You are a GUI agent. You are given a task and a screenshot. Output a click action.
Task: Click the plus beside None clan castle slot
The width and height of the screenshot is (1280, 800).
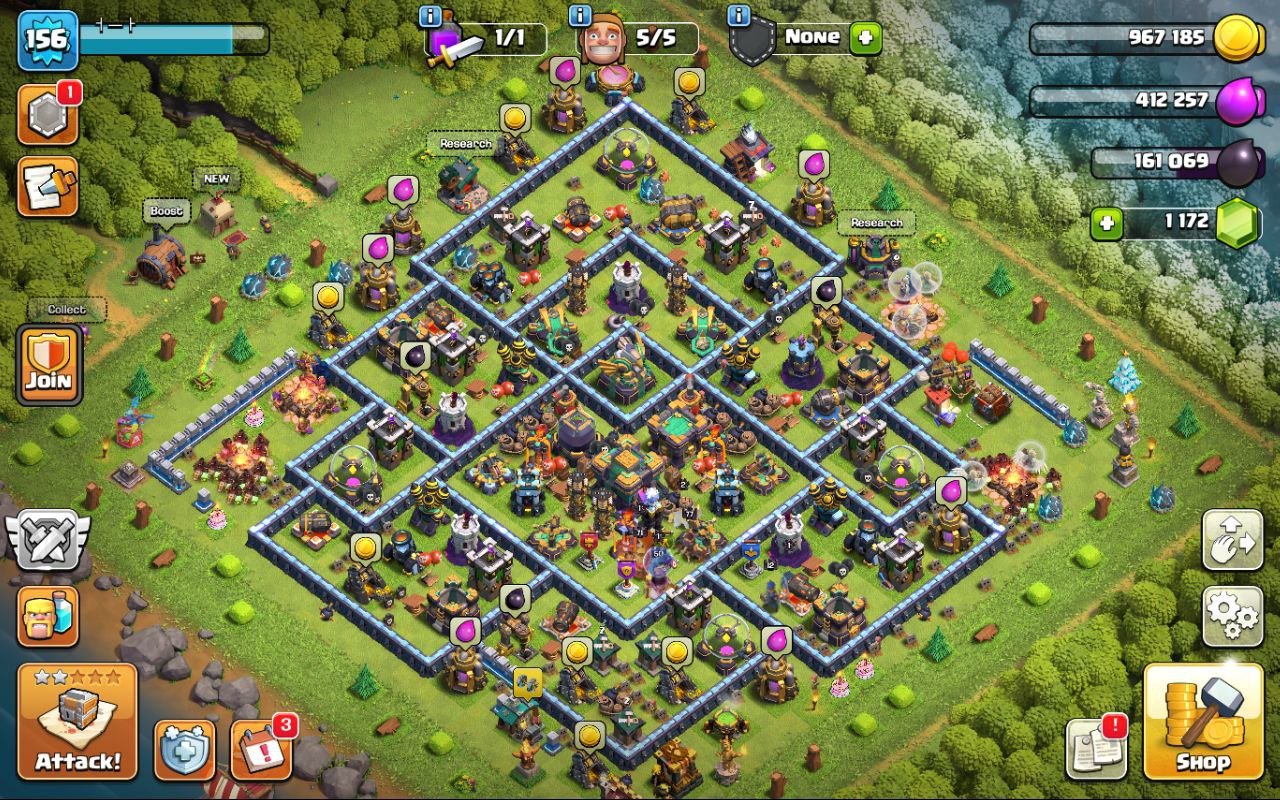pos(864,38)
